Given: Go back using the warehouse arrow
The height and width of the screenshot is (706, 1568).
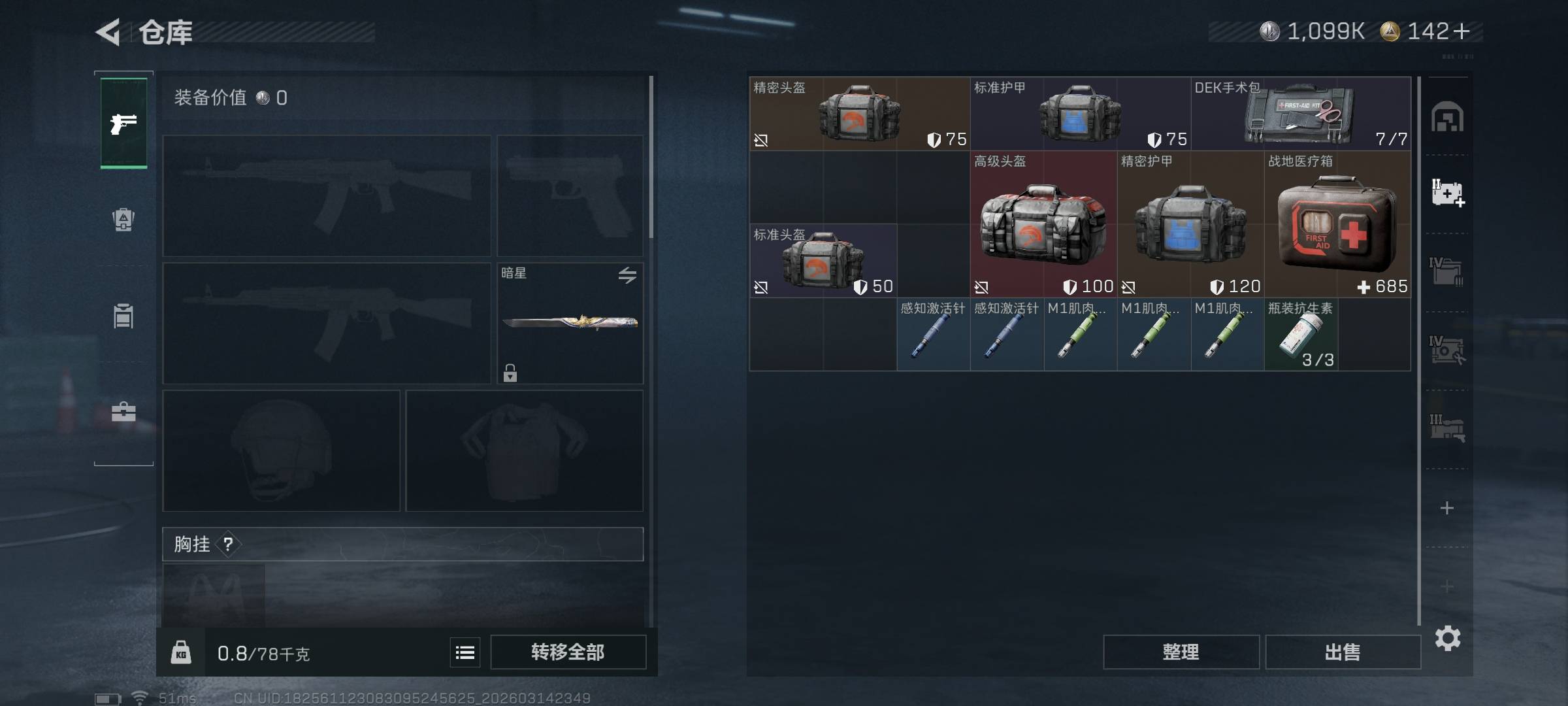Looking at the screenshot, I should [108, 32].
